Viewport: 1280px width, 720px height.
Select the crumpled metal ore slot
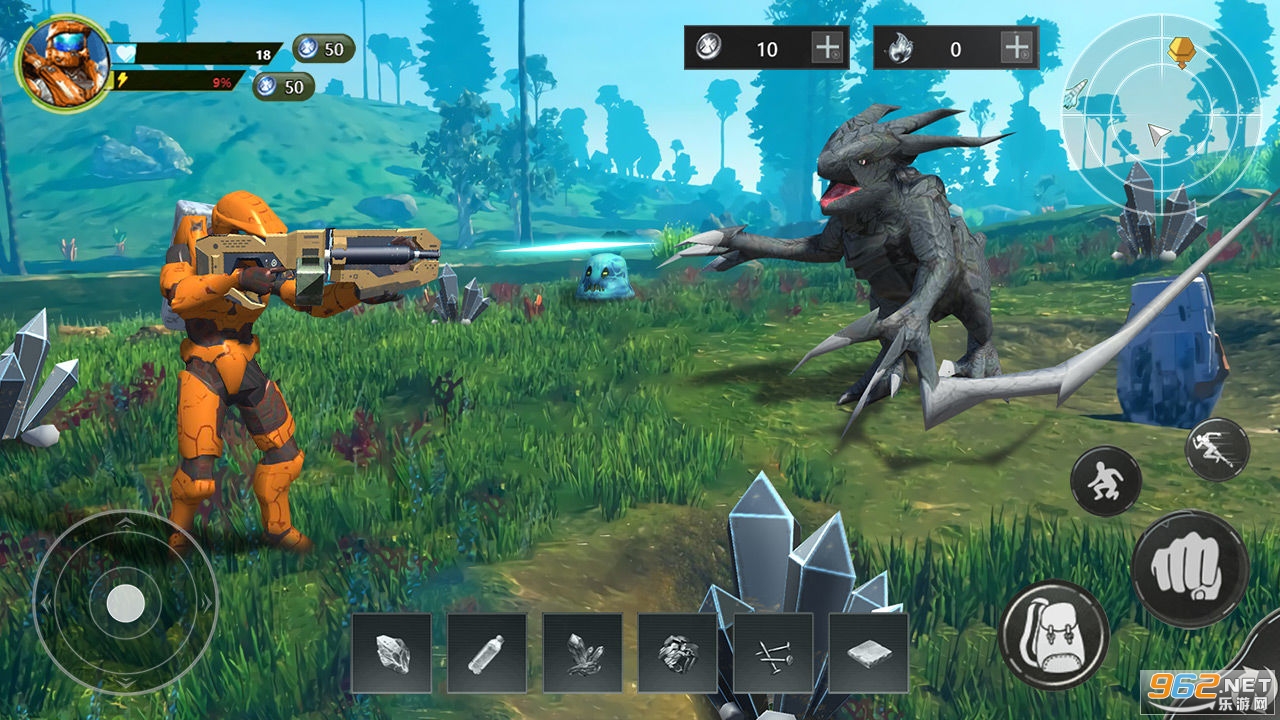[x=678, y=653]
